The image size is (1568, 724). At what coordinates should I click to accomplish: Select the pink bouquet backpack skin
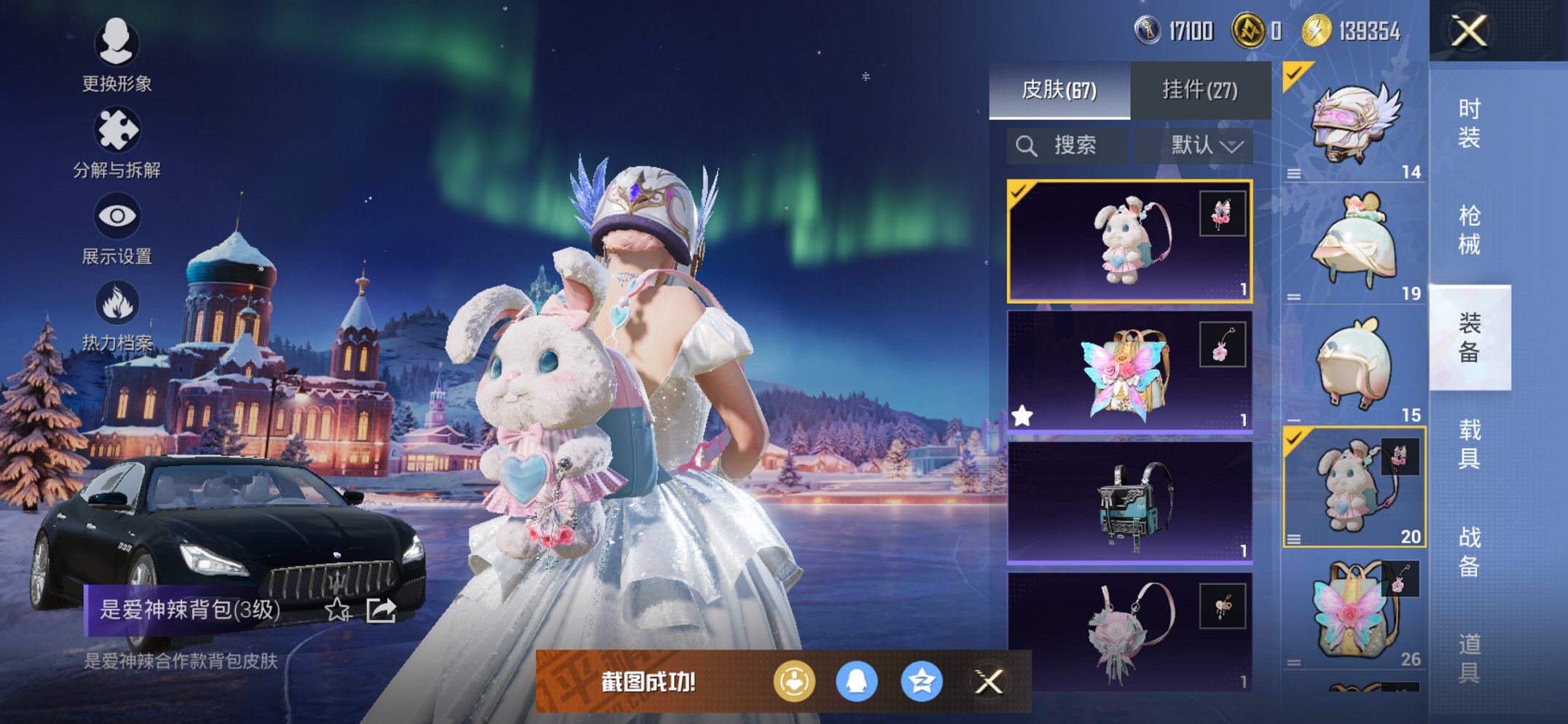(1129, 631)
